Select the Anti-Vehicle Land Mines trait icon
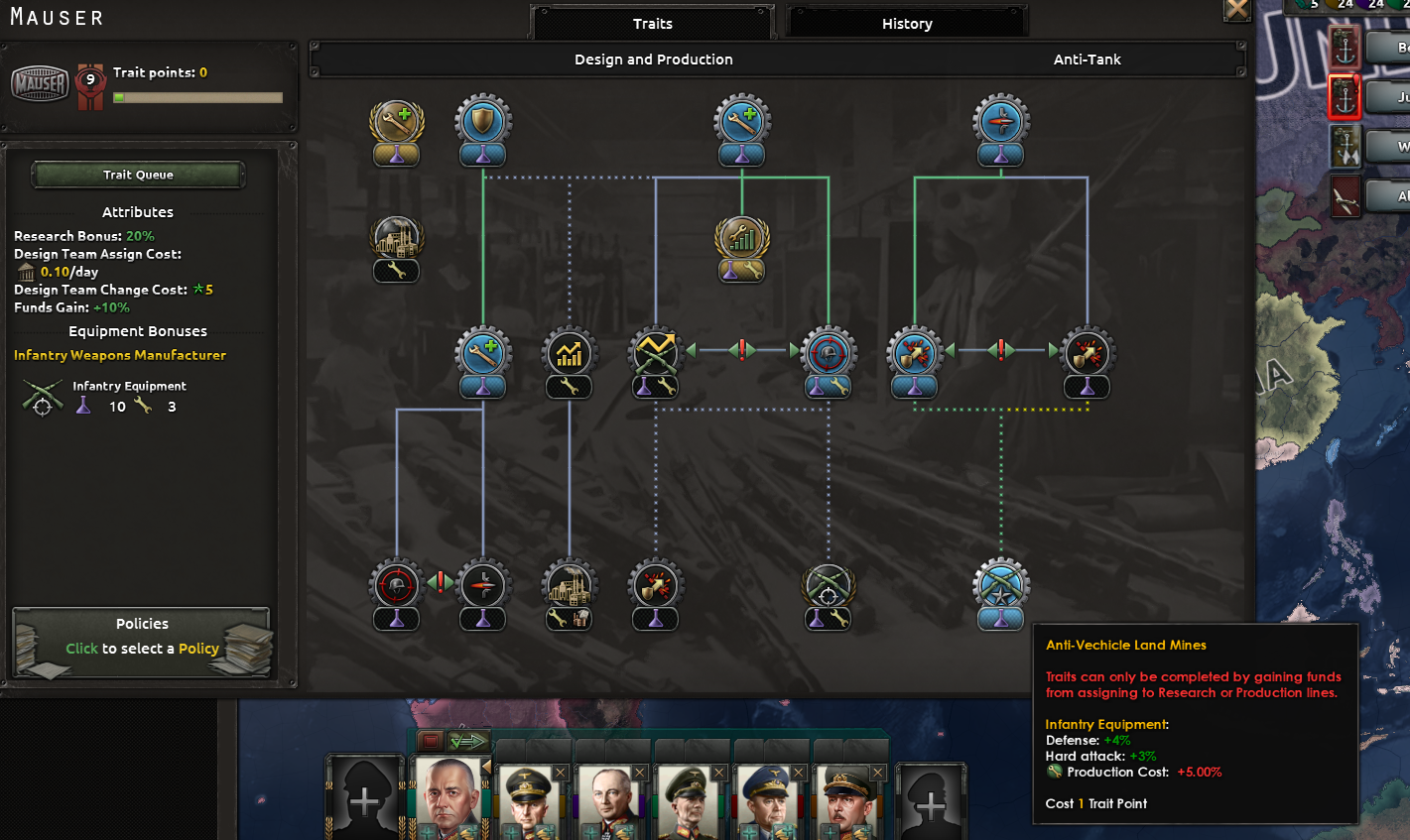Viewport: 1410px width, 840px height. coord(1000,583)
